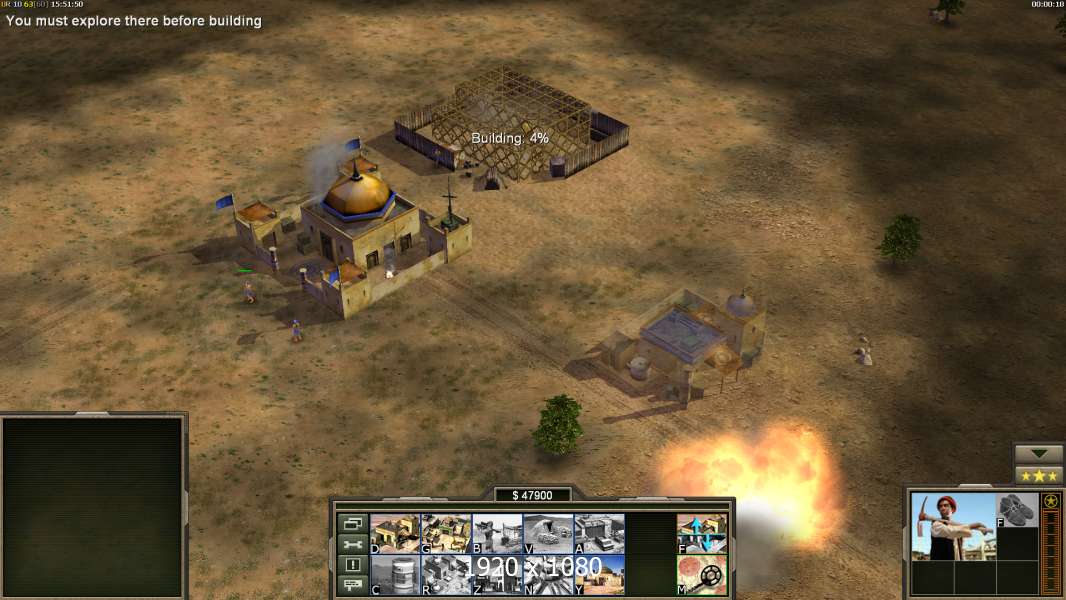Choose the build icon marked Z

tap(497, 575)
